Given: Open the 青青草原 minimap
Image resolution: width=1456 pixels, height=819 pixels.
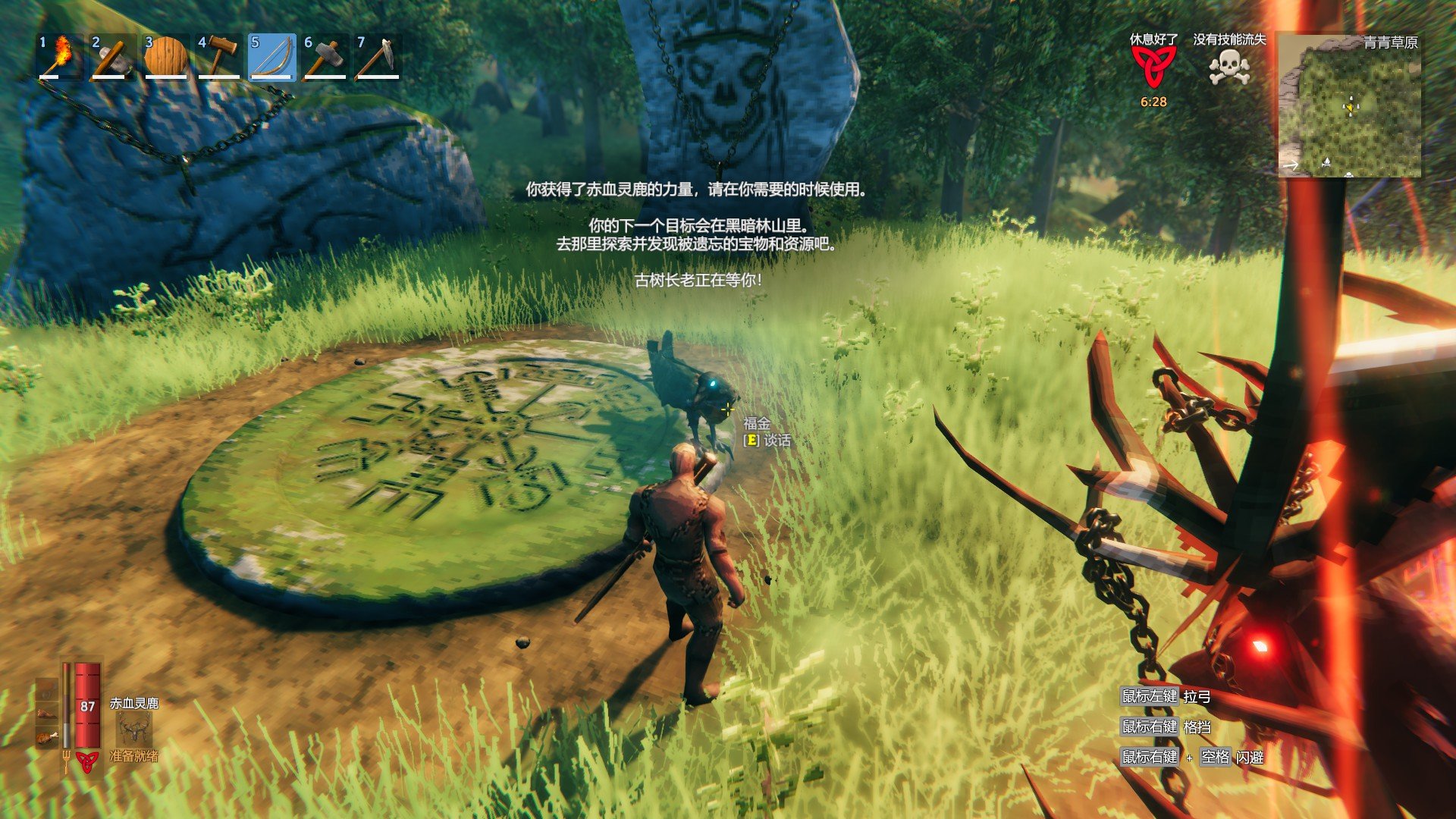Looking at the screenshot, I should 1349,105.
